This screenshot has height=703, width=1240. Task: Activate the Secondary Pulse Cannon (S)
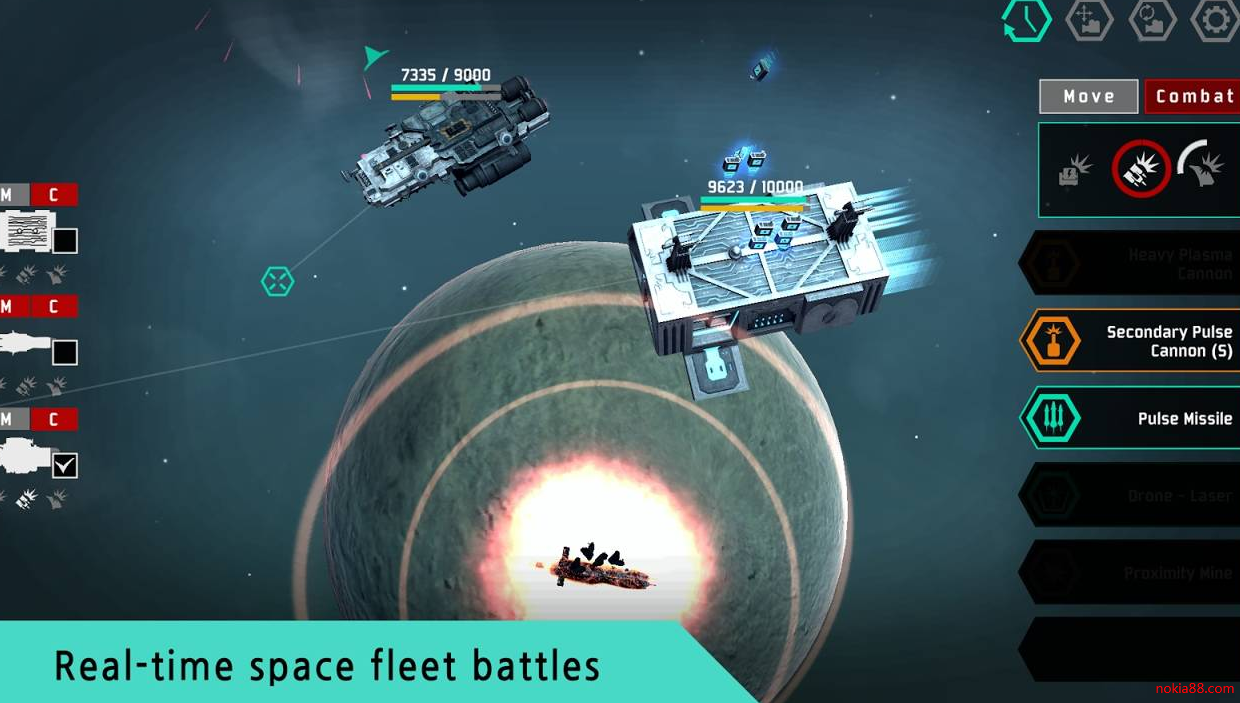[x=1130, y=341]
